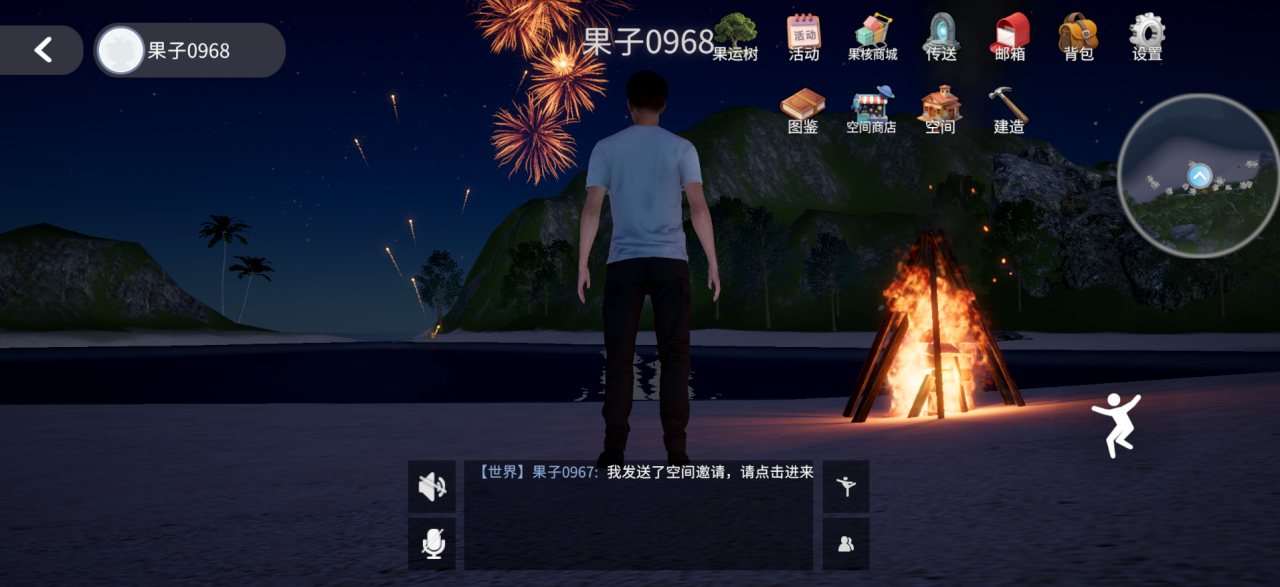The height and width of the screenshot is (587, 1280).
Task: Open the 果子0968 player profile
Action: coord(189,51)
